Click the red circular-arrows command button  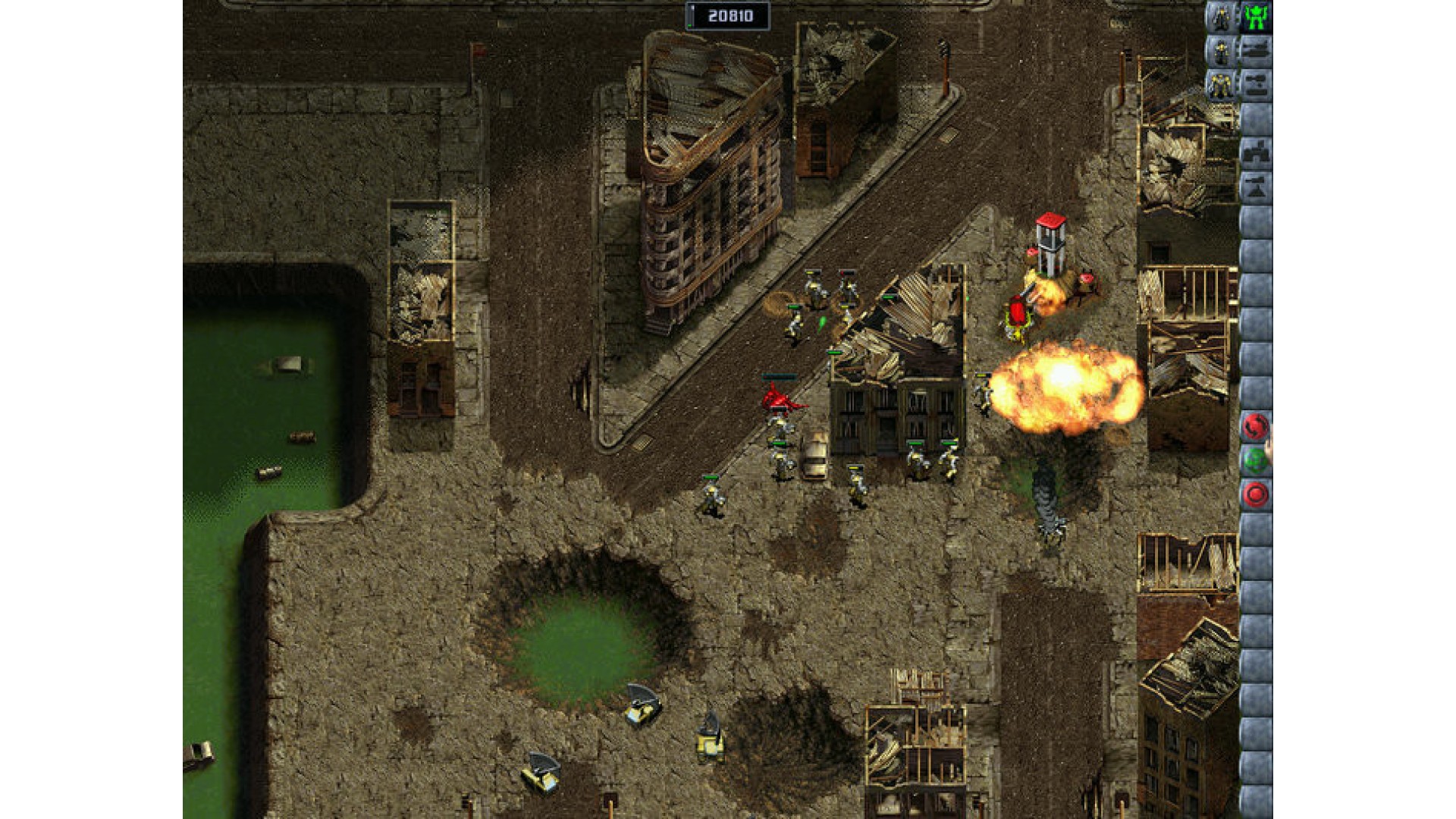click(1255, 427)
